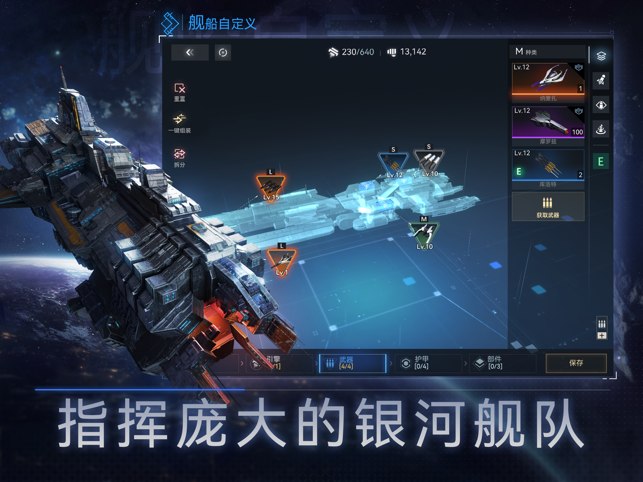Reset the ship loadout (重置)
The image size is (643, 482).
(x=180, y=91)
